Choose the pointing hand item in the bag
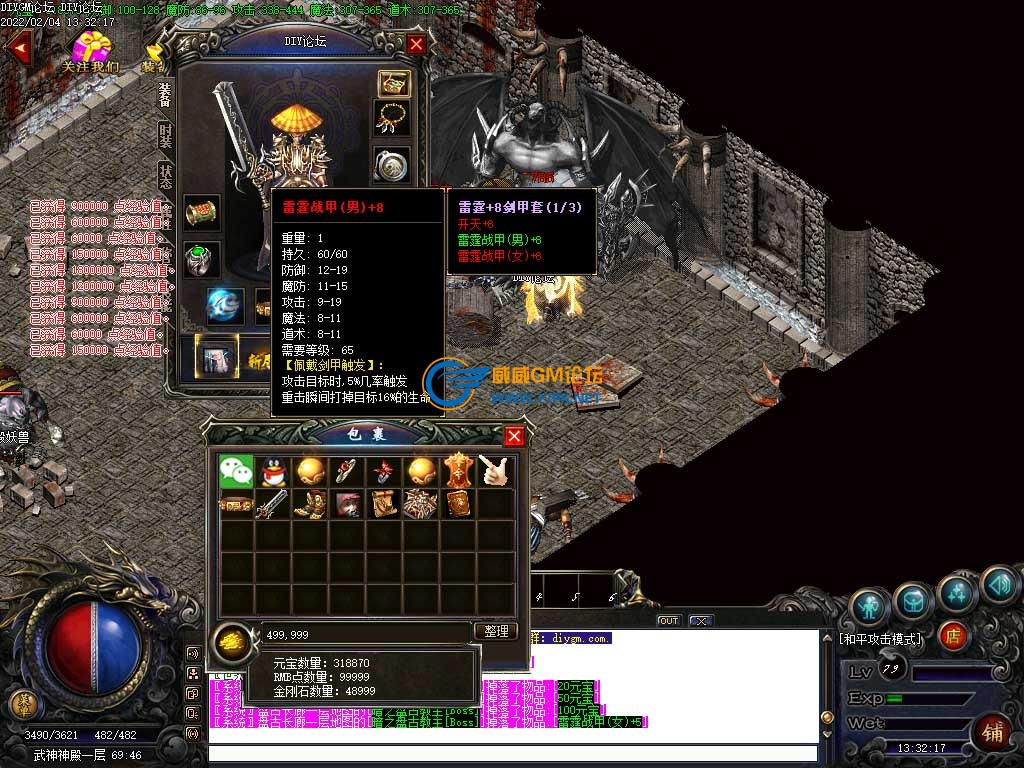The image size is (1024, 768). 494,471
